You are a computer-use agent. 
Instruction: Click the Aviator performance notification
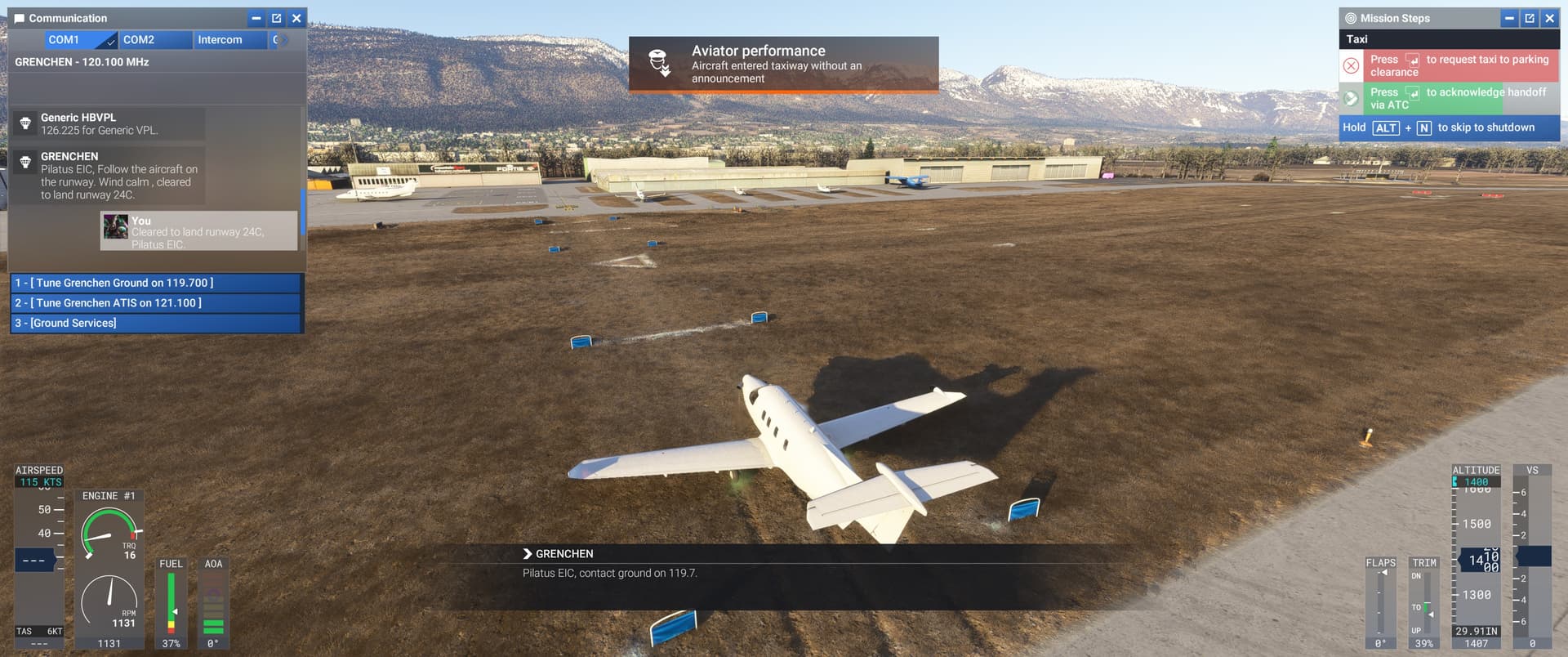[x=783, y=65]
